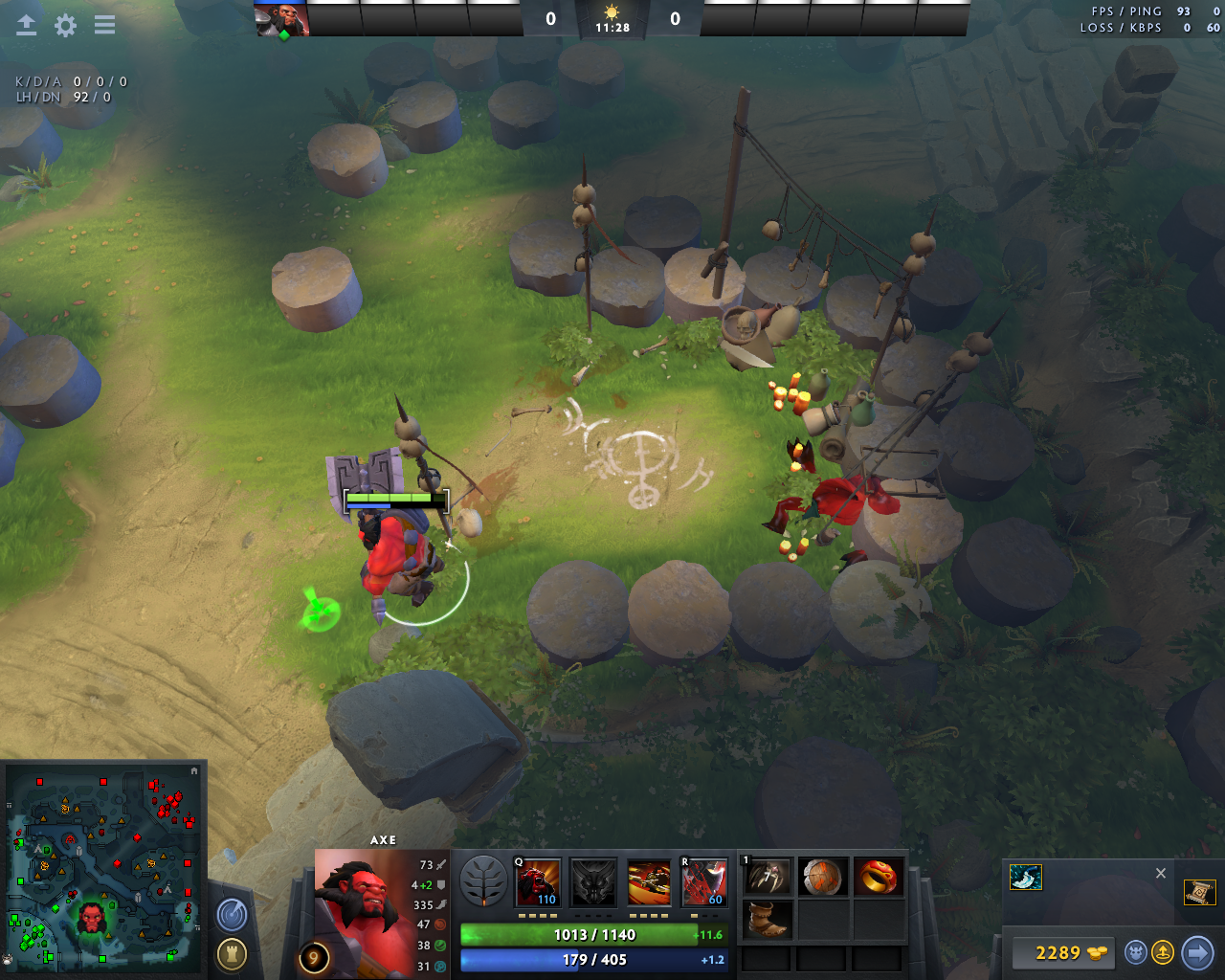Click the minimap

(x=102, y=866)
